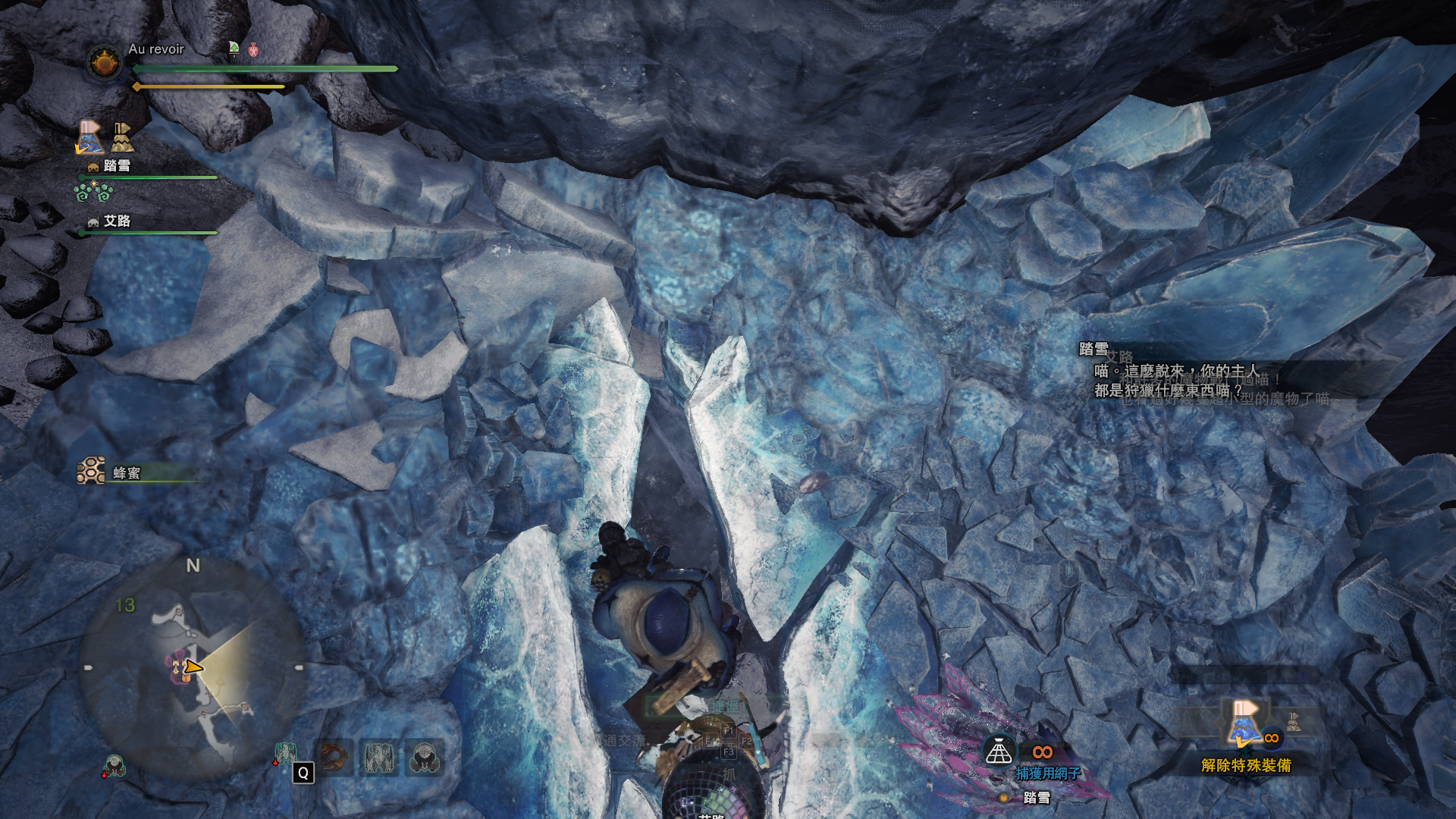The image size is (1456, 819).
Task: Click the blue mantle icon under the stamina bar
Action: (90, 137)
